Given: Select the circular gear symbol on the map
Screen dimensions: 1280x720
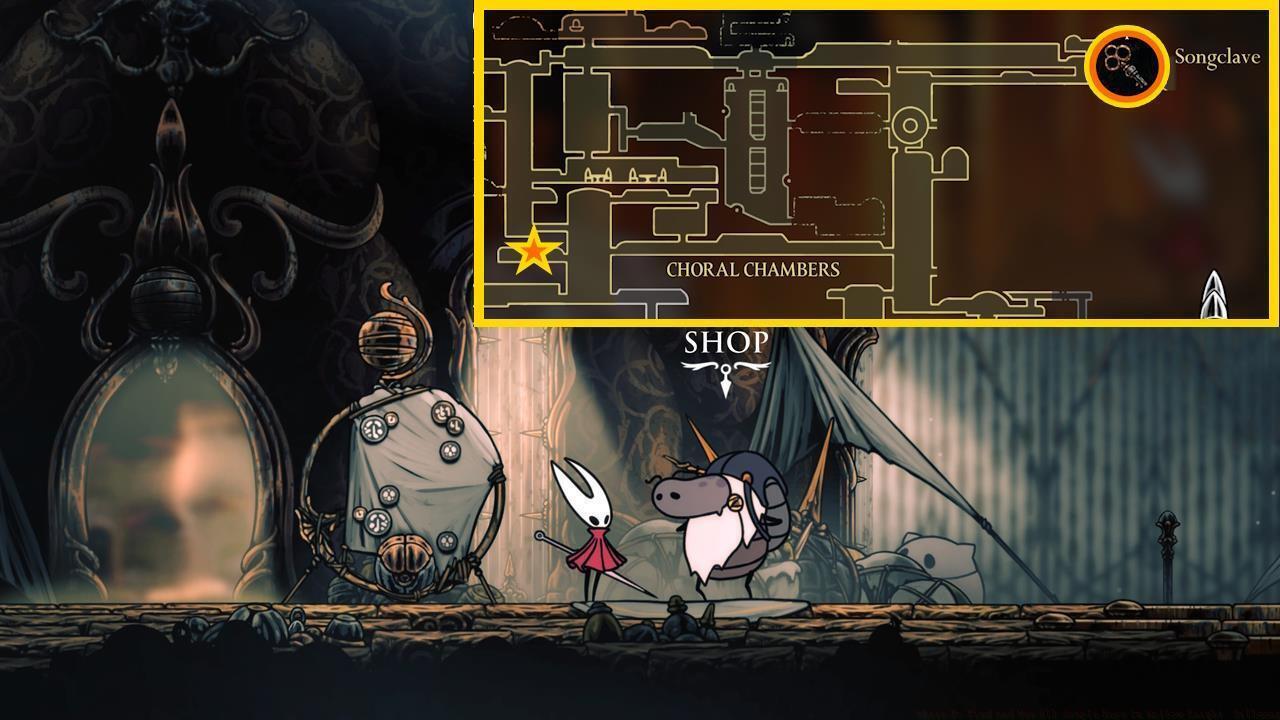Looking at the screenshot, I should (x=911, y=123).
